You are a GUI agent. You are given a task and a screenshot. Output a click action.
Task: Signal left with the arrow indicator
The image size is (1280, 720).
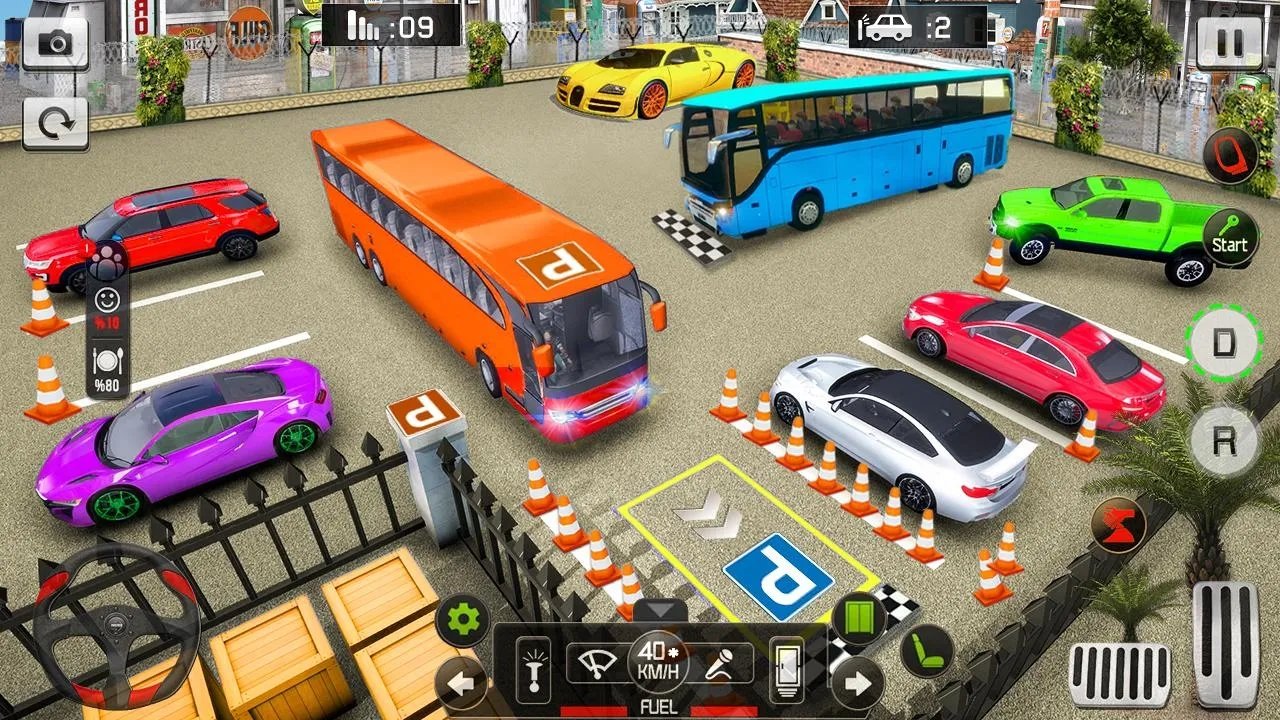(x=462, y=685)
